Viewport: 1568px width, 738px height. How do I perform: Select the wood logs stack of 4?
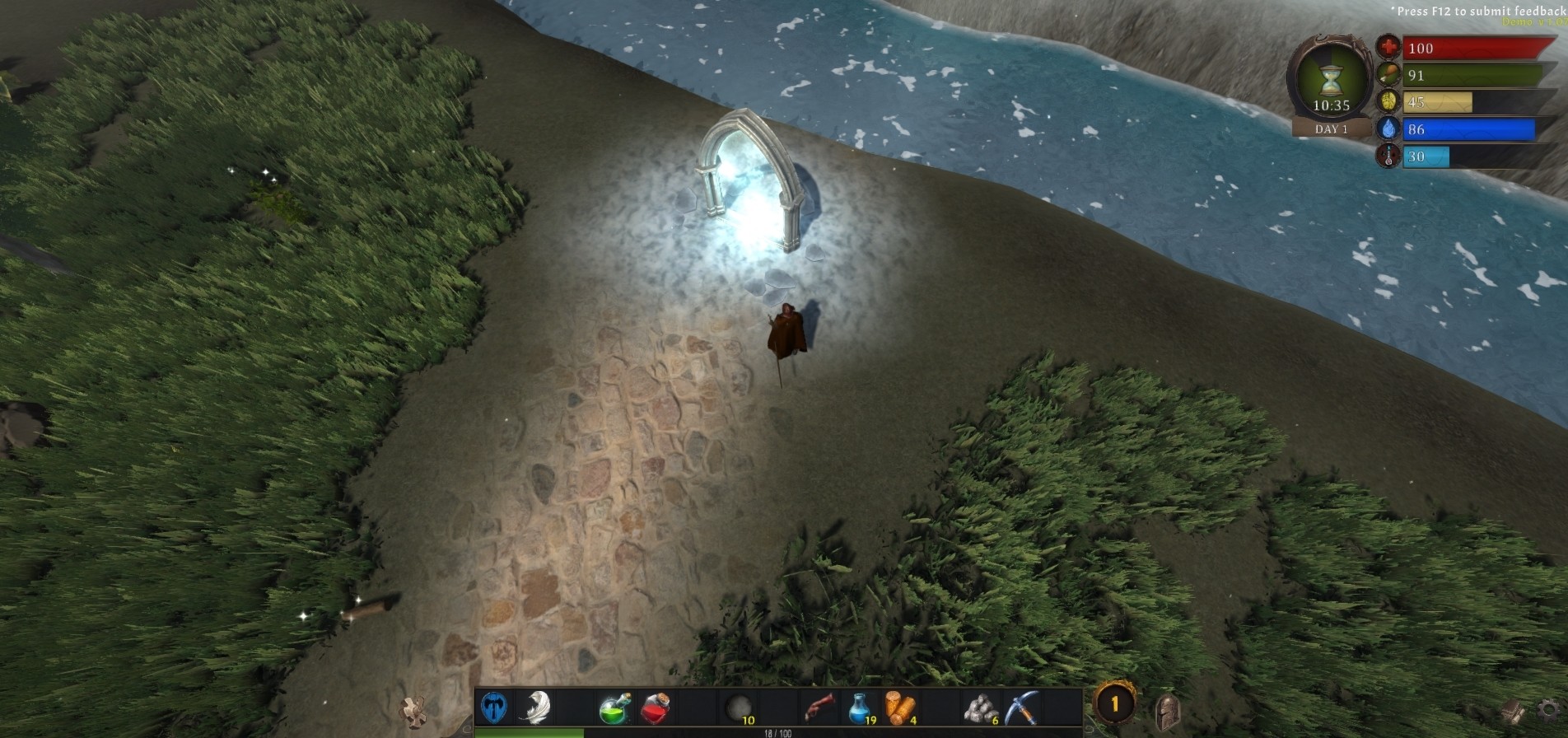(x=900, y=708)
